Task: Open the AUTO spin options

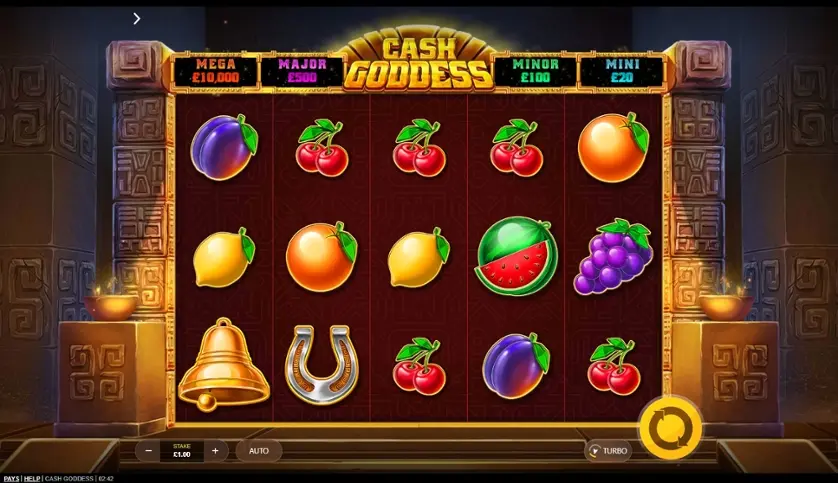Action: click(x=259, y=451)
